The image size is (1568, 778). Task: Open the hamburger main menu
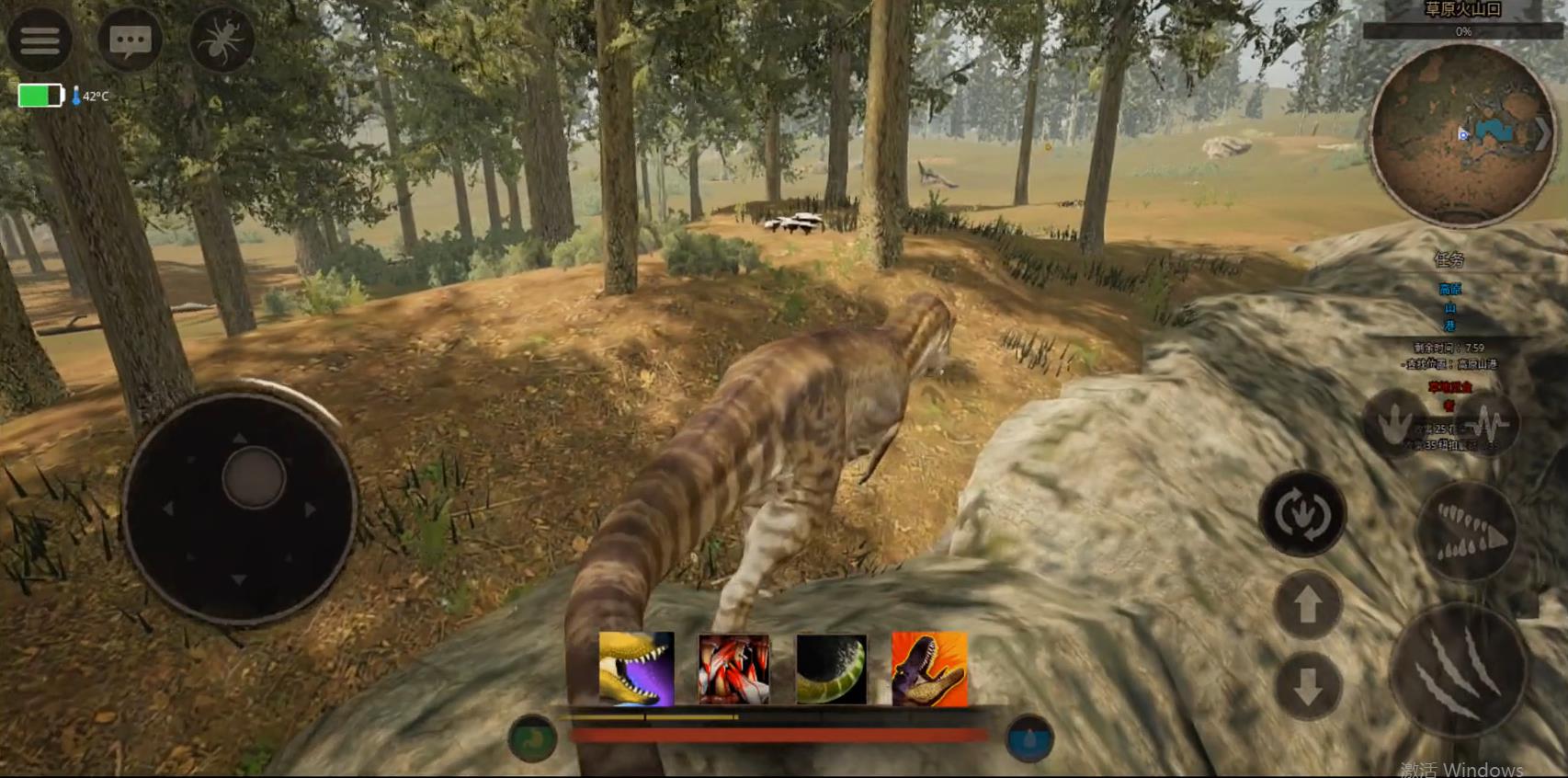click(40, 40)
